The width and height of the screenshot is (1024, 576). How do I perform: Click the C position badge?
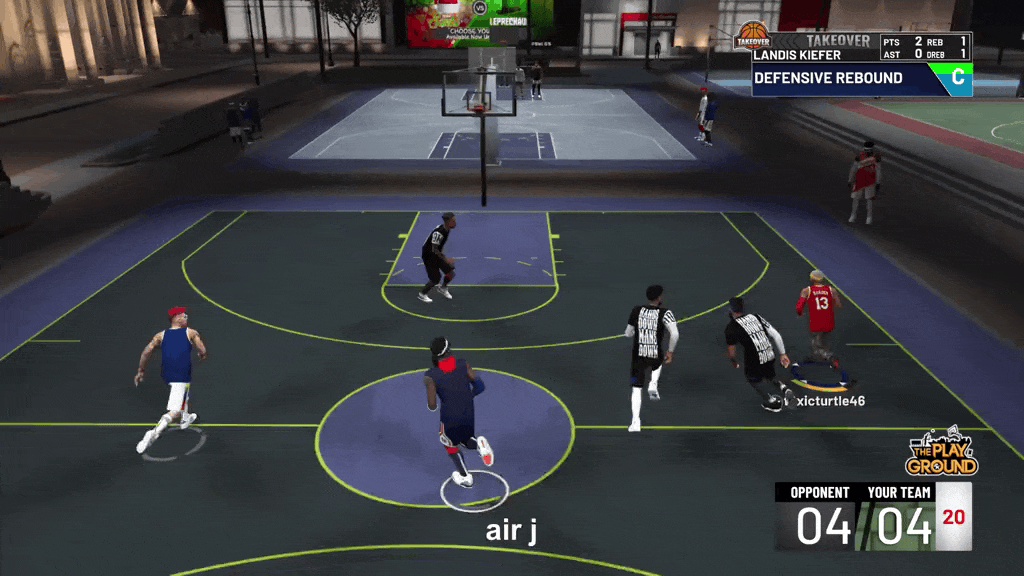point(957,78)
